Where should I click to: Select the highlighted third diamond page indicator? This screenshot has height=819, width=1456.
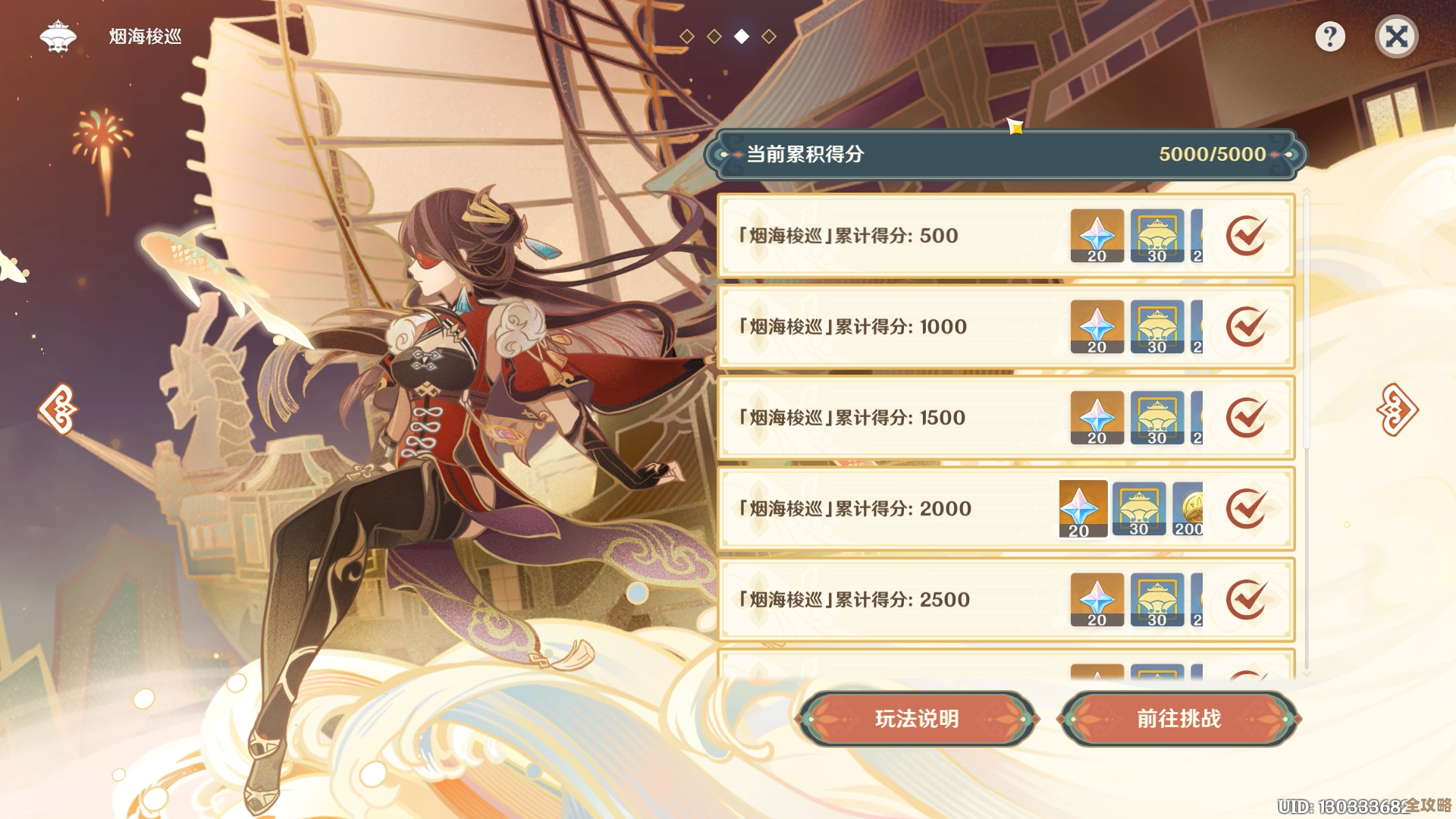[x=741, y=33]
